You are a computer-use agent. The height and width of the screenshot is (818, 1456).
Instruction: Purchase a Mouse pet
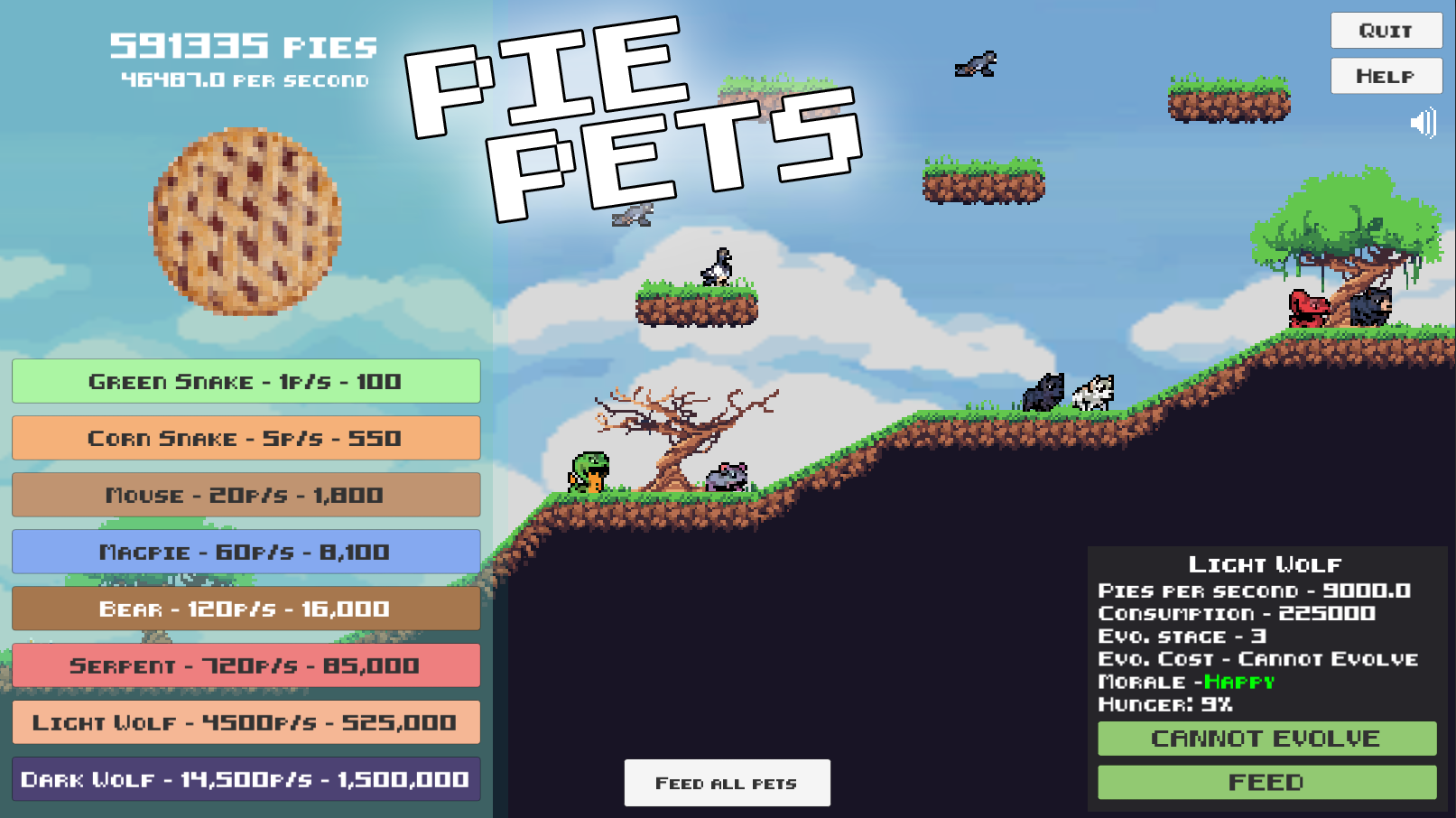coord(246,495)
